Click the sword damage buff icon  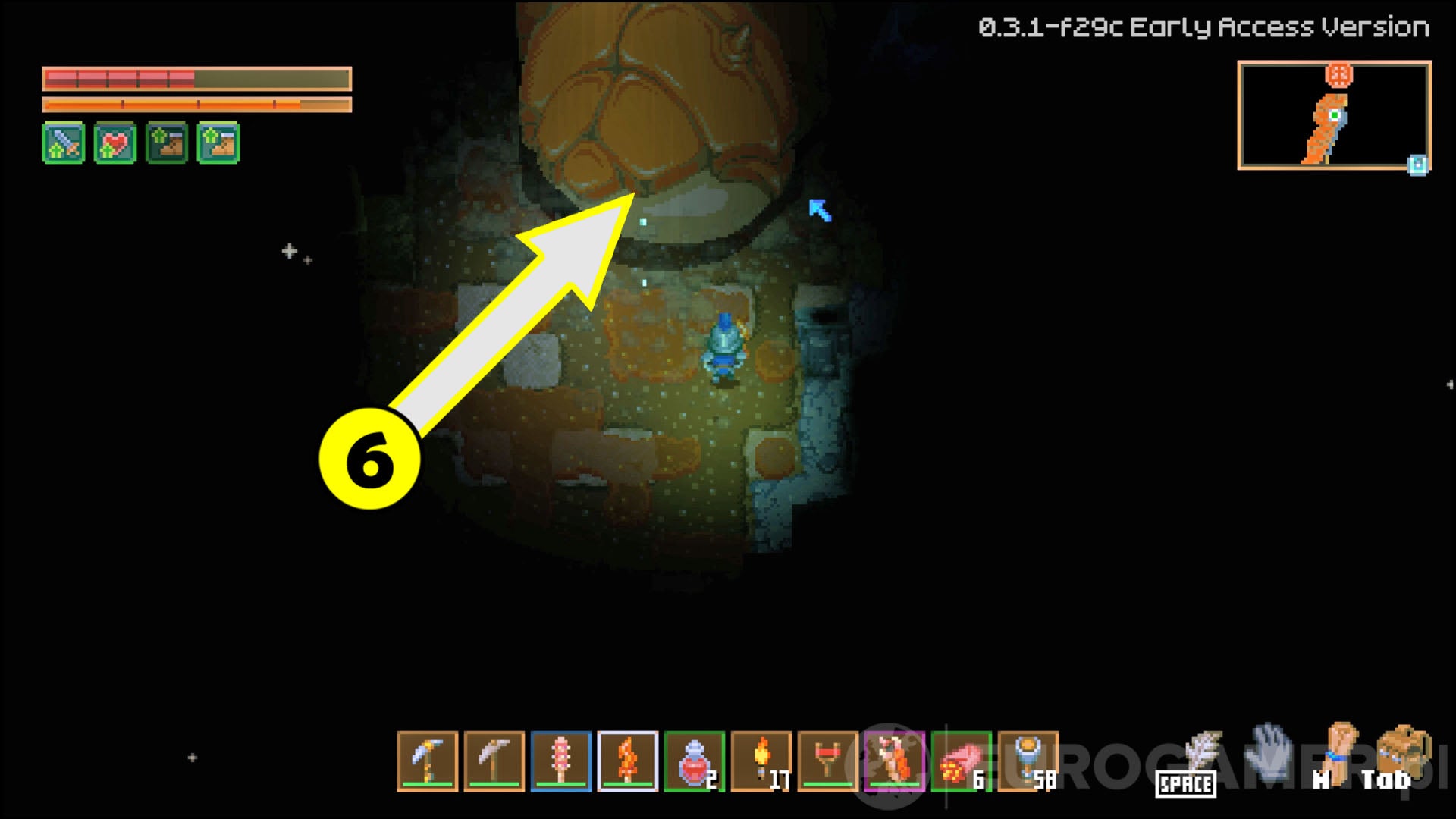[x=64, y=142]
